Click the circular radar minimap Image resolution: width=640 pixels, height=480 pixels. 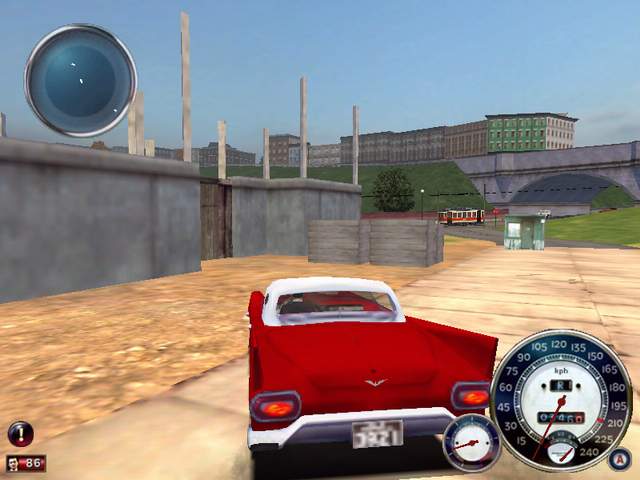click(80, 80)
